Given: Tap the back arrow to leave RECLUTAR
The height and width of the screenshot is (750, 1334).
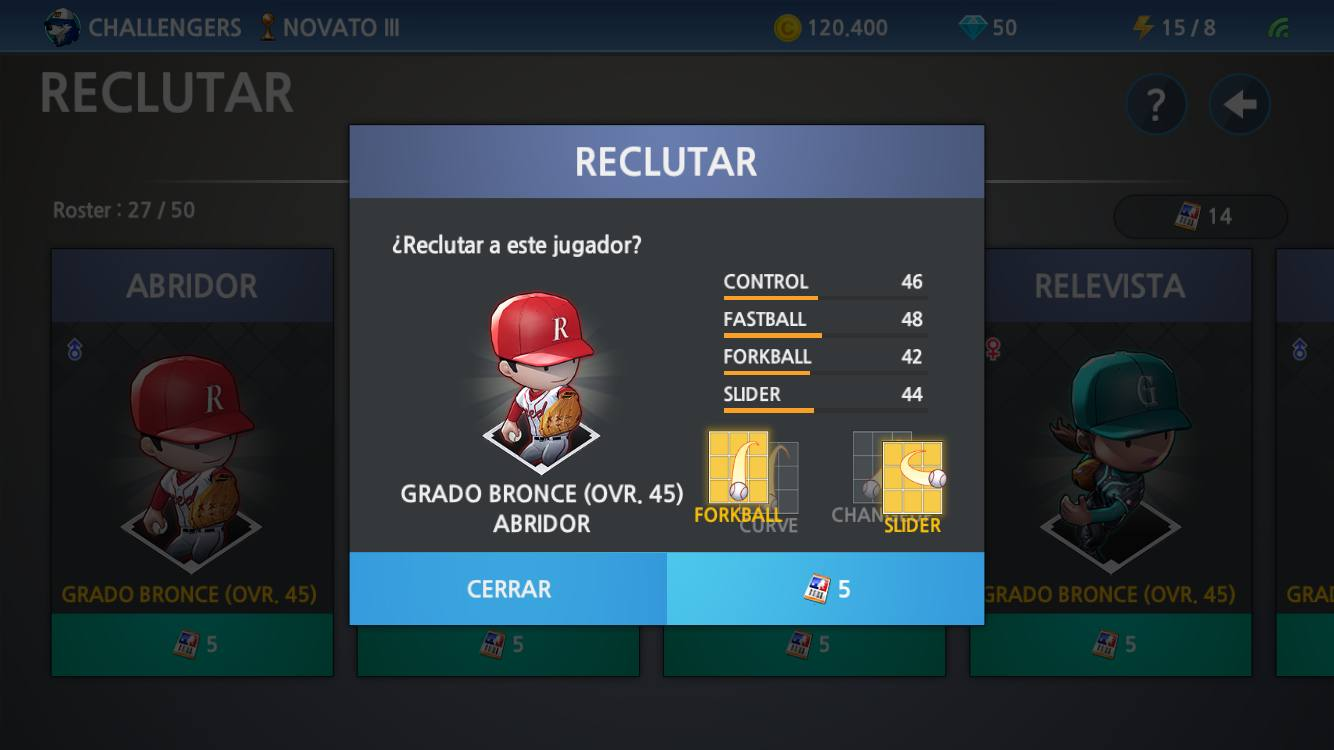Looking at the screenshot, I should [x=1239, y=103].
